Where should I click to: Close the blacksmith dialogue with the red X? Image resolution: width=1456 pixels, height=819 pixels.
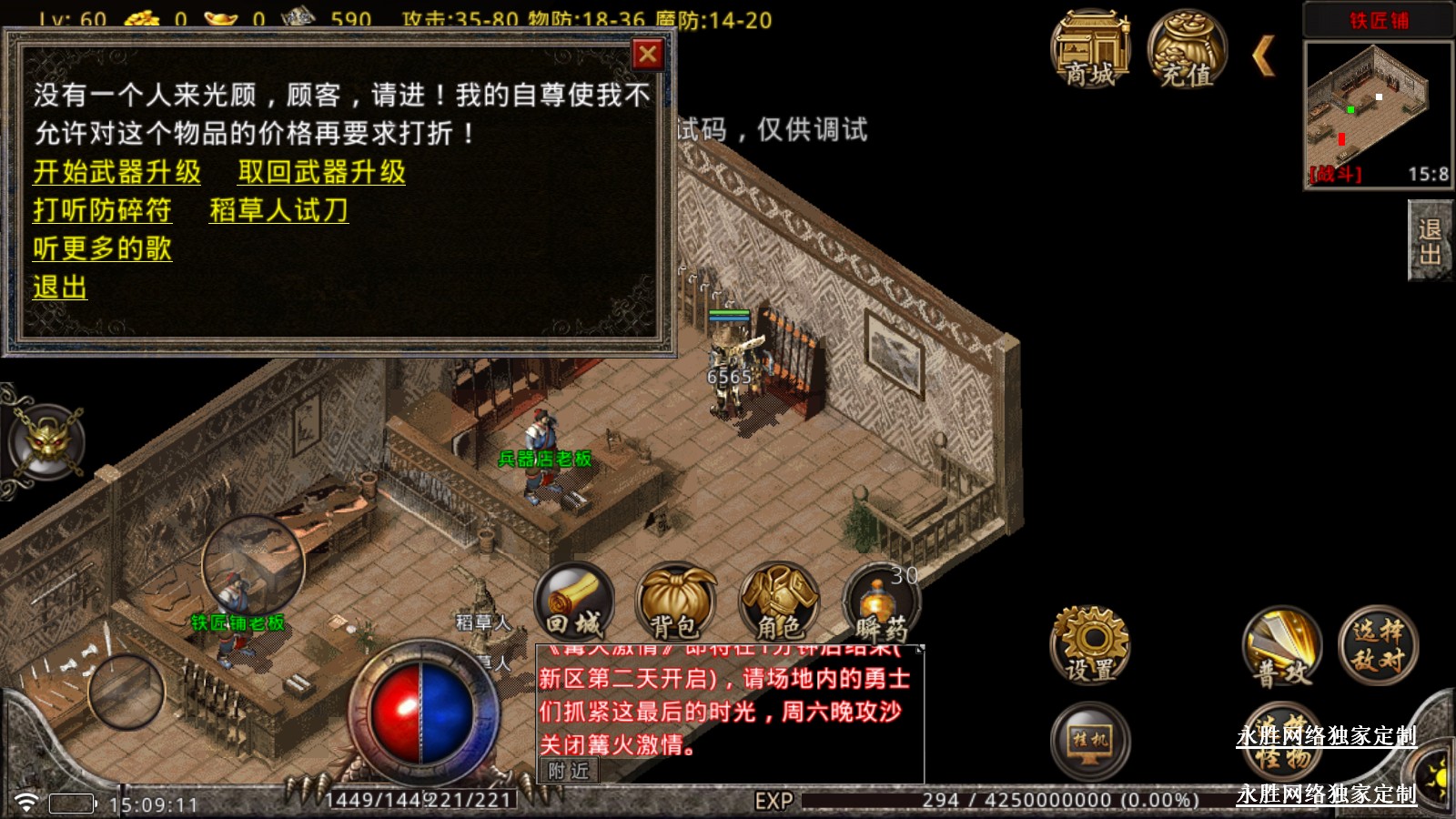click(648, 56)
